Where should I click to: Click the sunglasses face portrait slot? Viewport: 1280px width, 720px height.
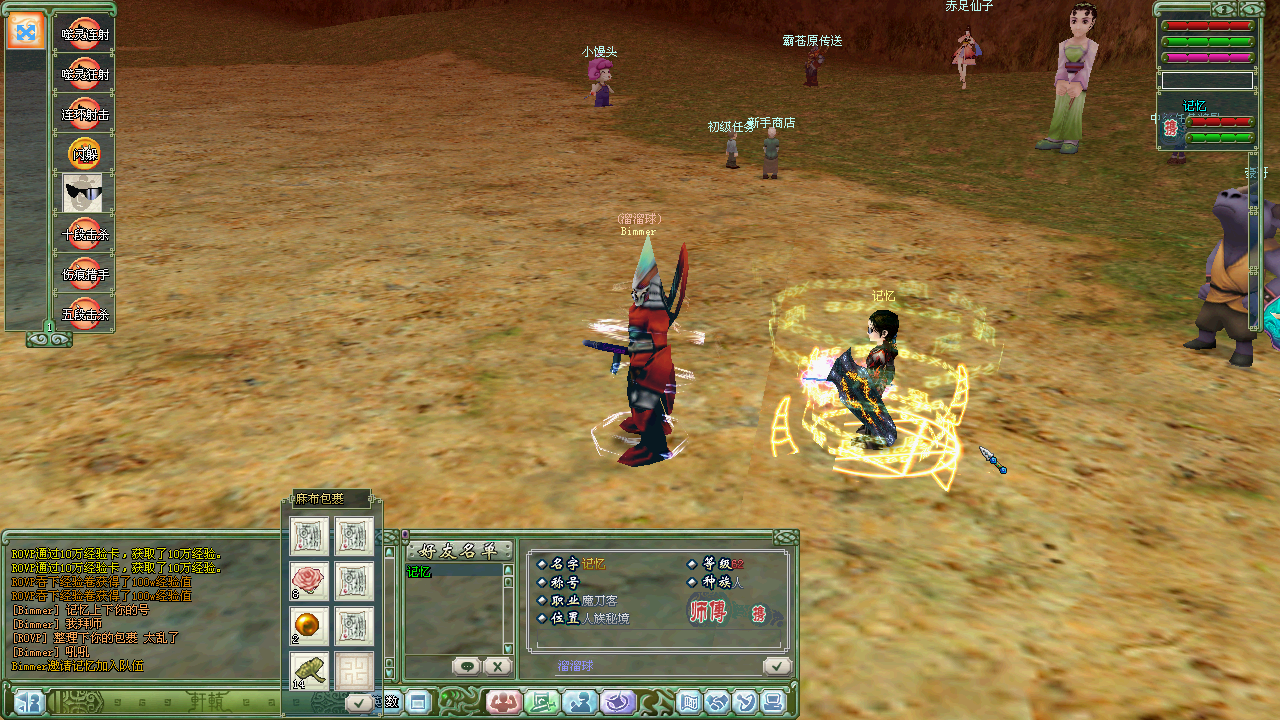[x=83, y=193]
